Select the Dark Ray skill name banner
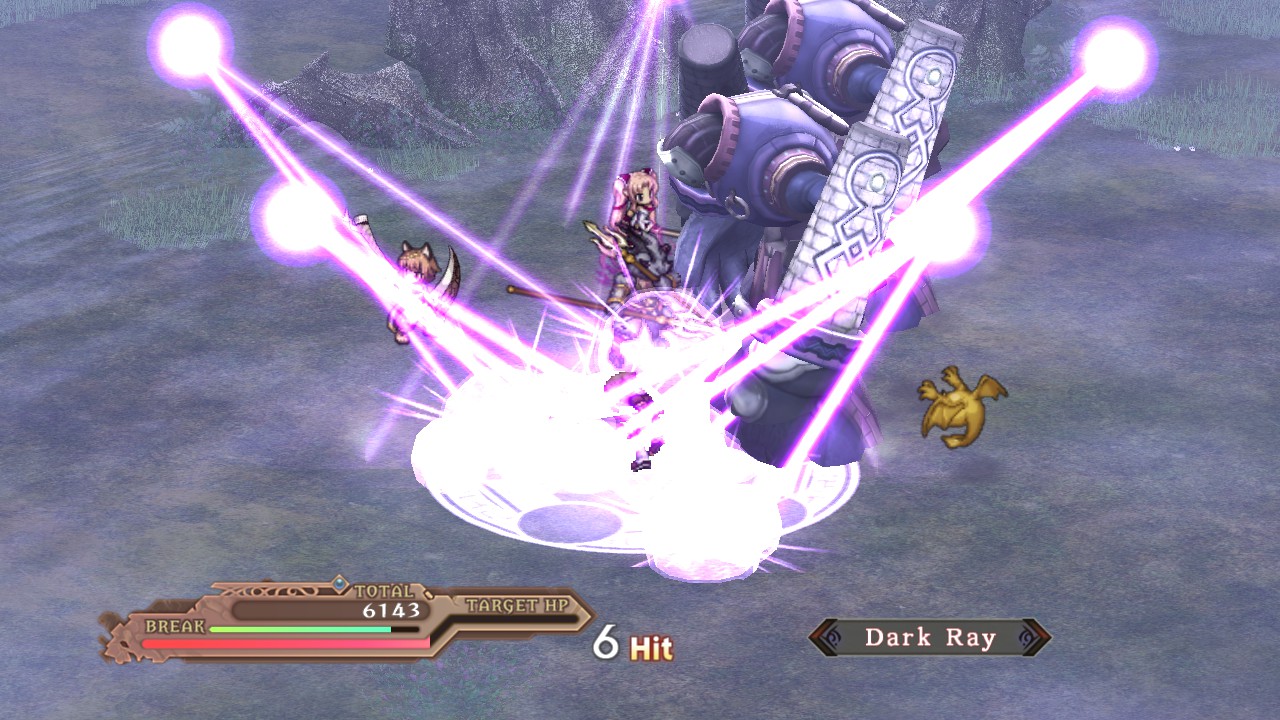Image resolution: width=1280 pixels, height=720 pixels. 930,636
